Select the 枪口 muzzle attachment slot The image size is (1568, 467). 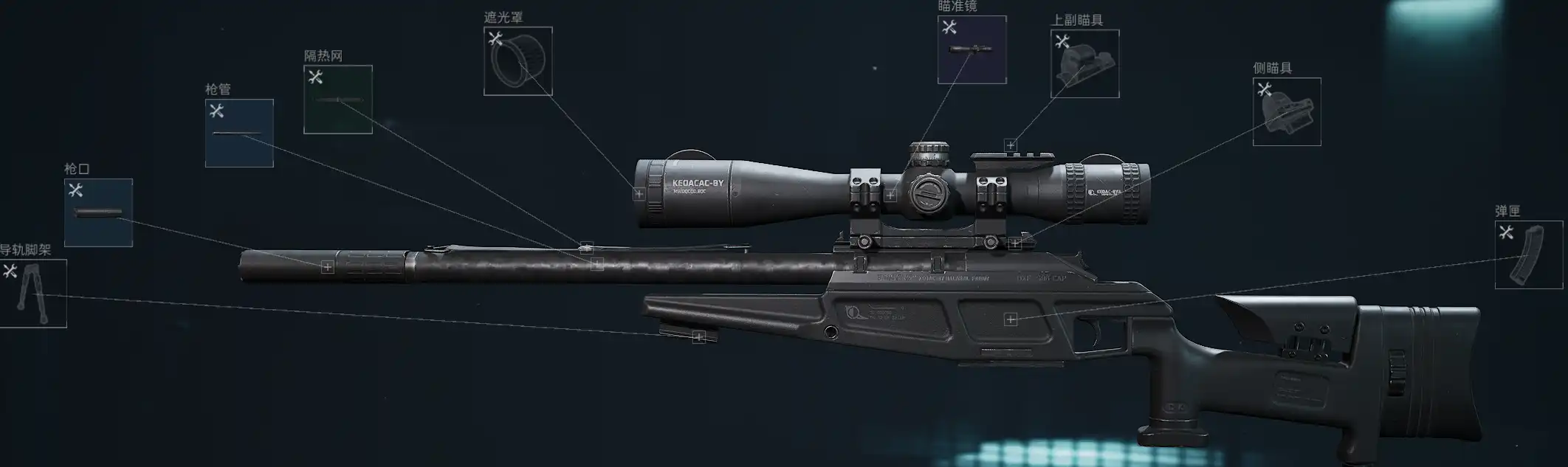98,212
